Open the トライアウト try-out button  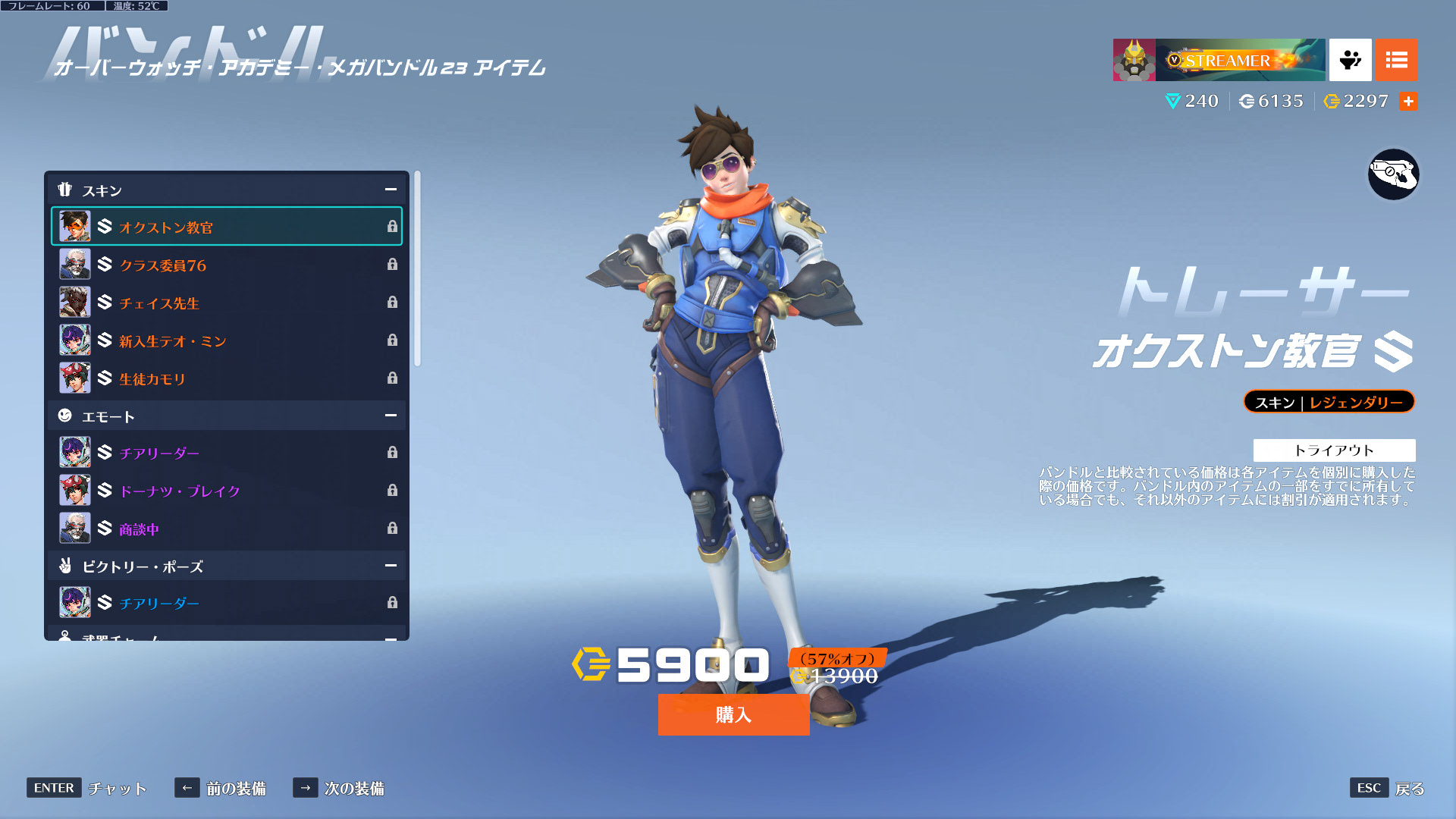coord(1334,450)
